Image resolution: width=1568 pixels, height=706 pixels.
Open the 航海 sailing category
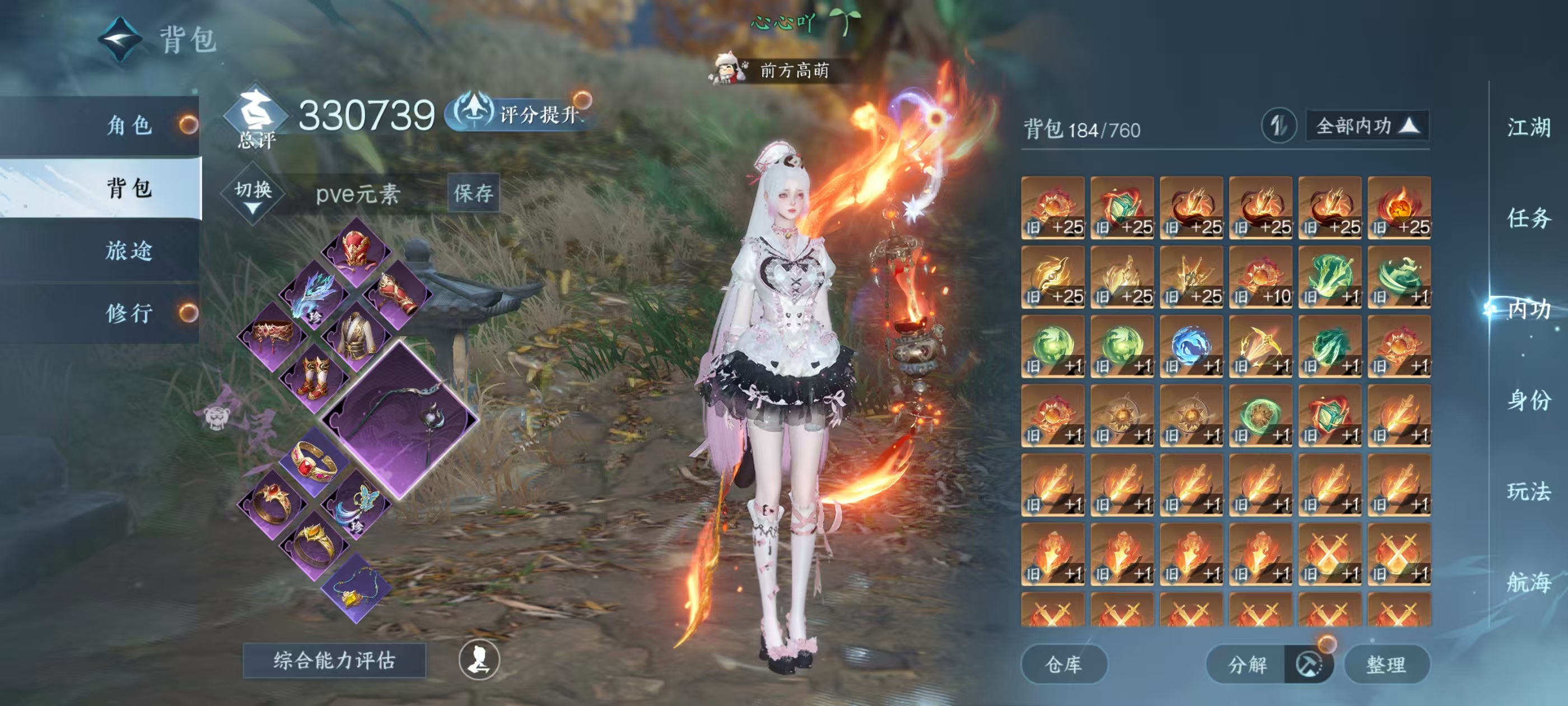tap(1528, 582)
